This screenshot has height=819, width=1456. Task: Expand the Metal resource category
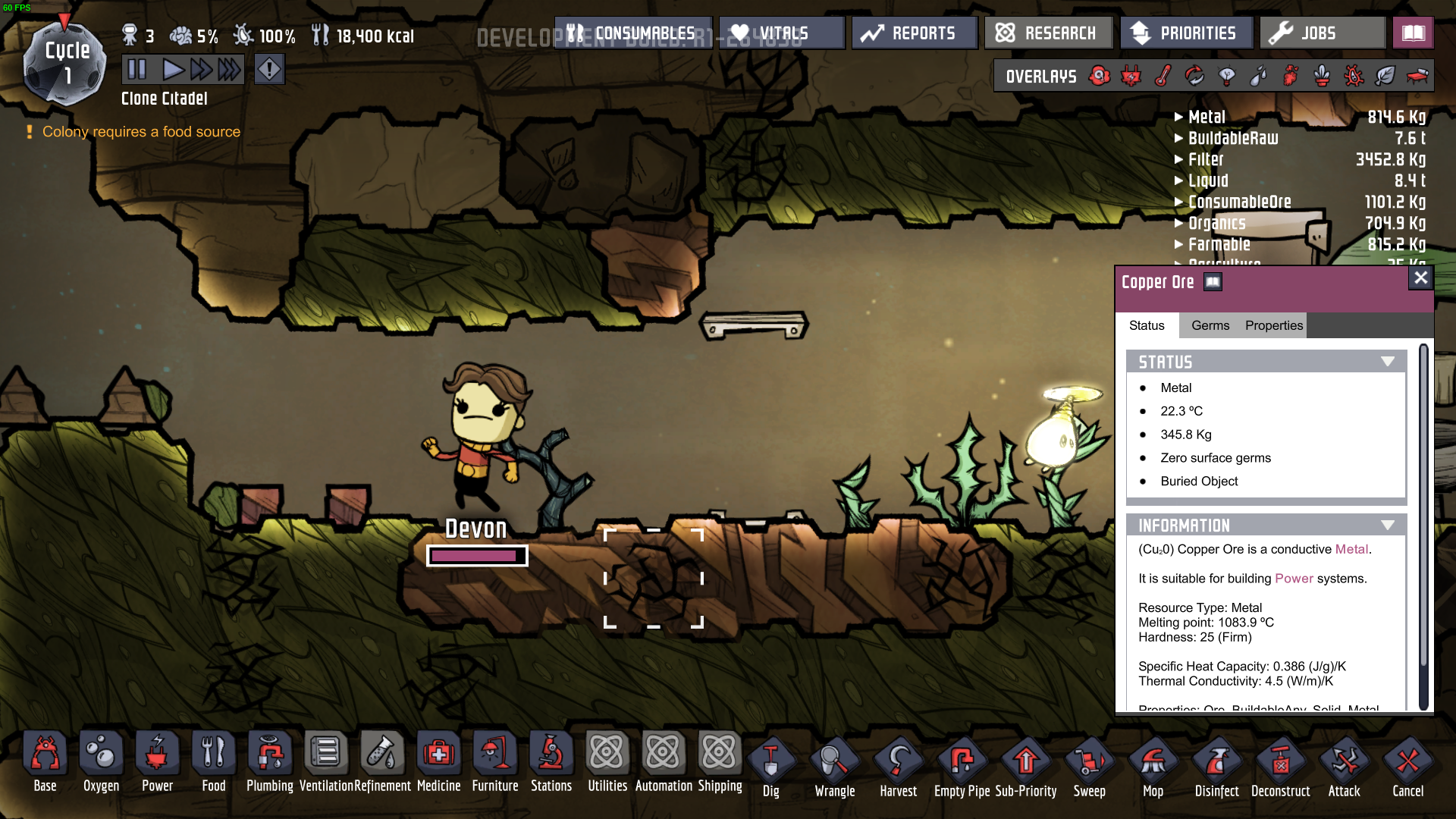(1179, 117)
